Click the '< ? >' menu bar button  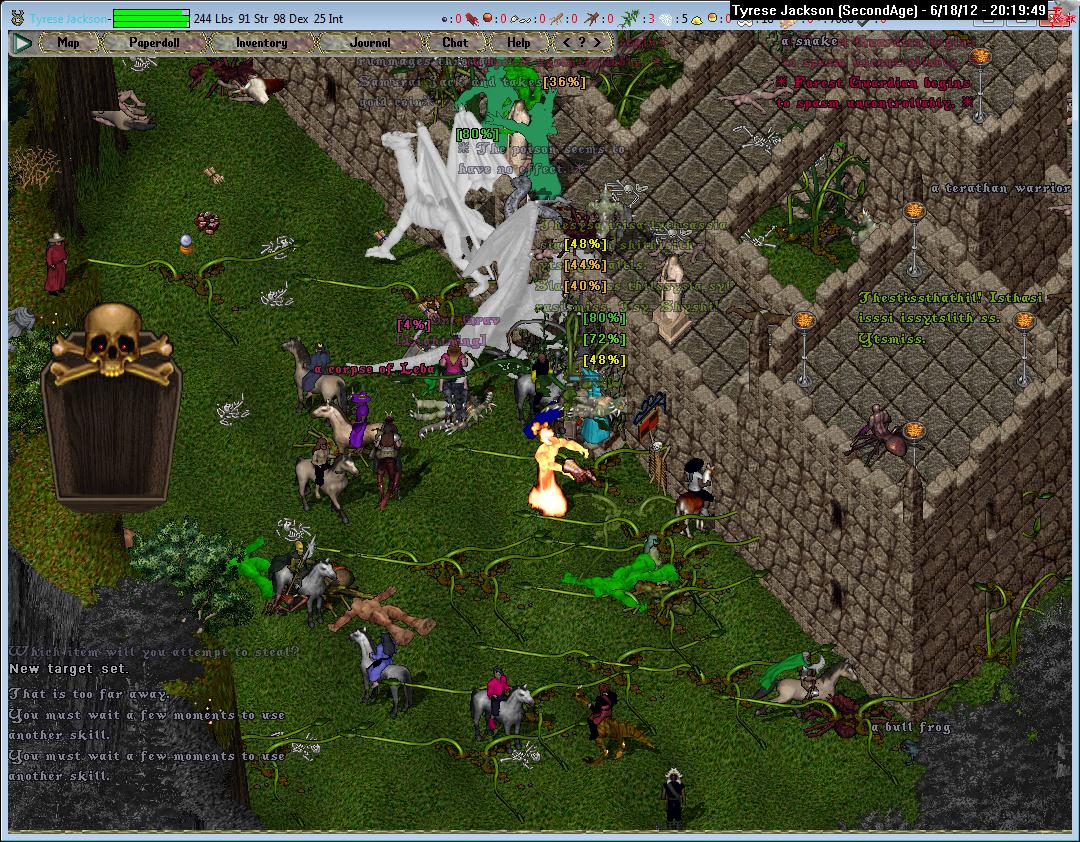[x=582, y=43]
